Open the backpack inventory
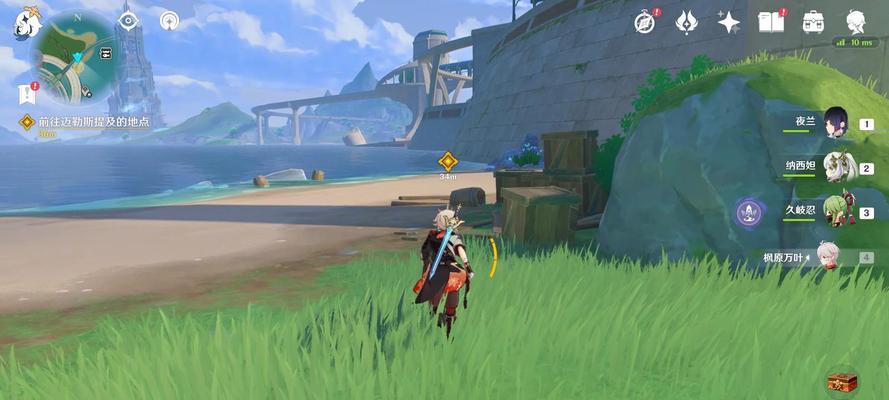The width and height of the screenshot is (889, 400). click(x=813, y=21)
